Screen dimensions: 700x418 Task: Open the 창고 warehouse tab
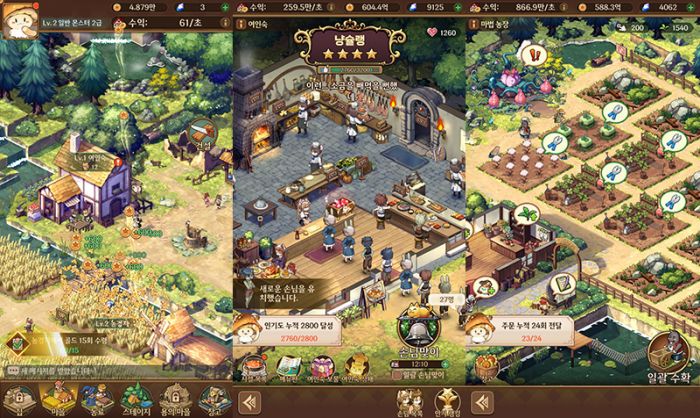(x=211, y=396)
